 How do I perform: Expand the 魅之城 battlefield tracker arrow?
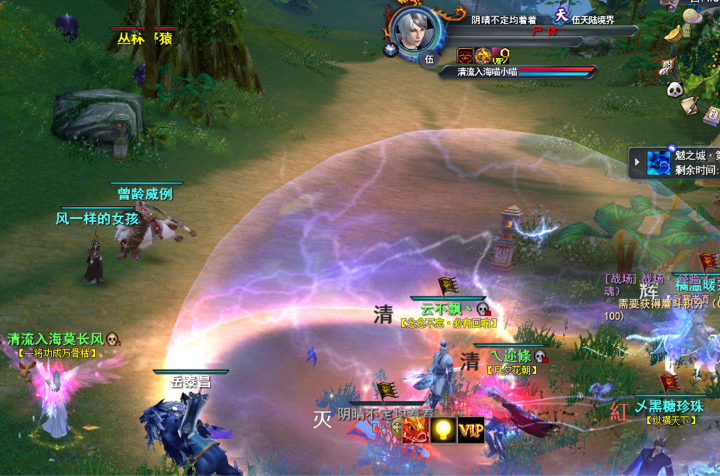(637, 160)
